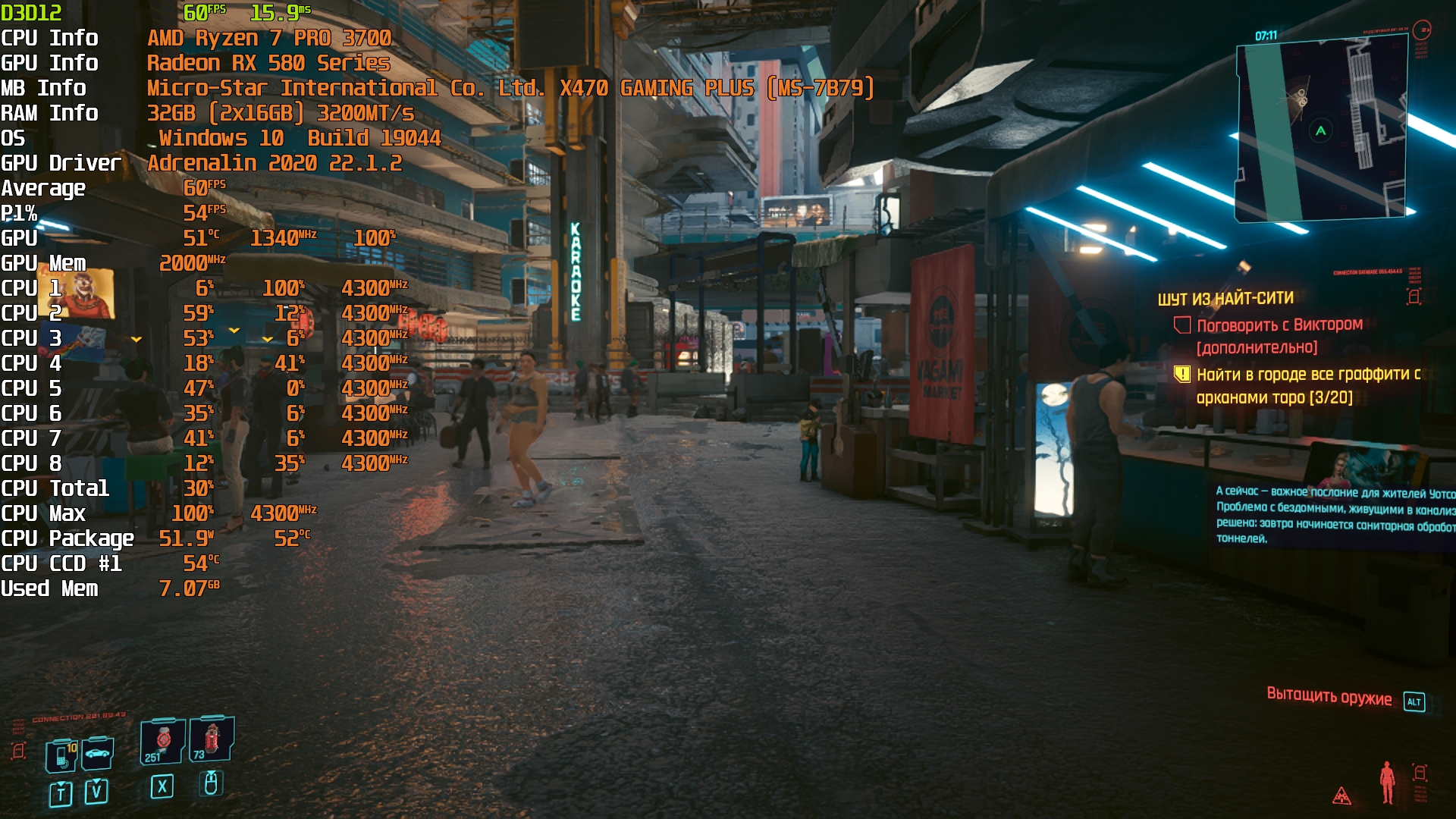Use the healing inhaler slot showing 251
The height and width of the screenshot is (819, 1456).
[x=162, y=741]
